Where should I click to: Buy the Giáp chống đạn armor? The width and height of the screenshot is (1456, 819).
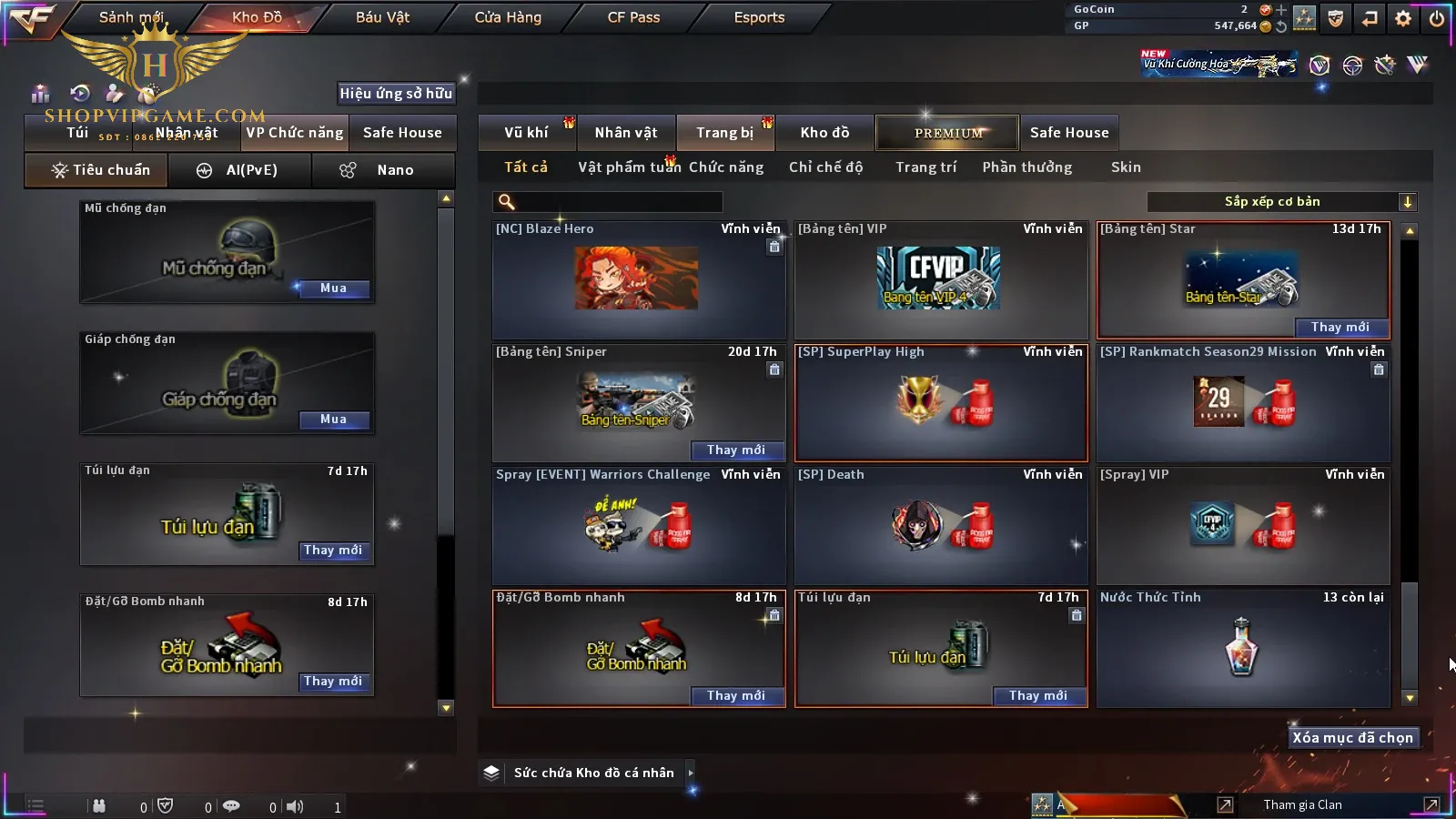333,420
